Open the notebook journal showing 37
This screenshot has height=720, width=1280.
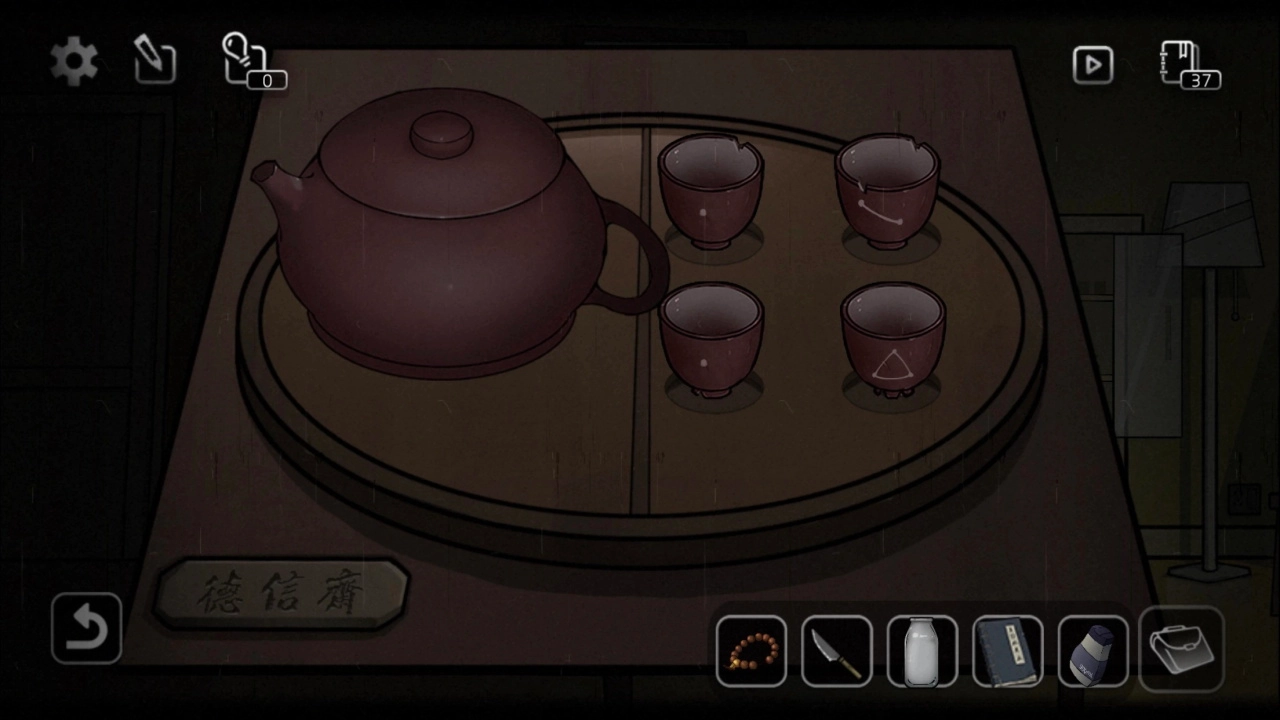coord(1184,63)
